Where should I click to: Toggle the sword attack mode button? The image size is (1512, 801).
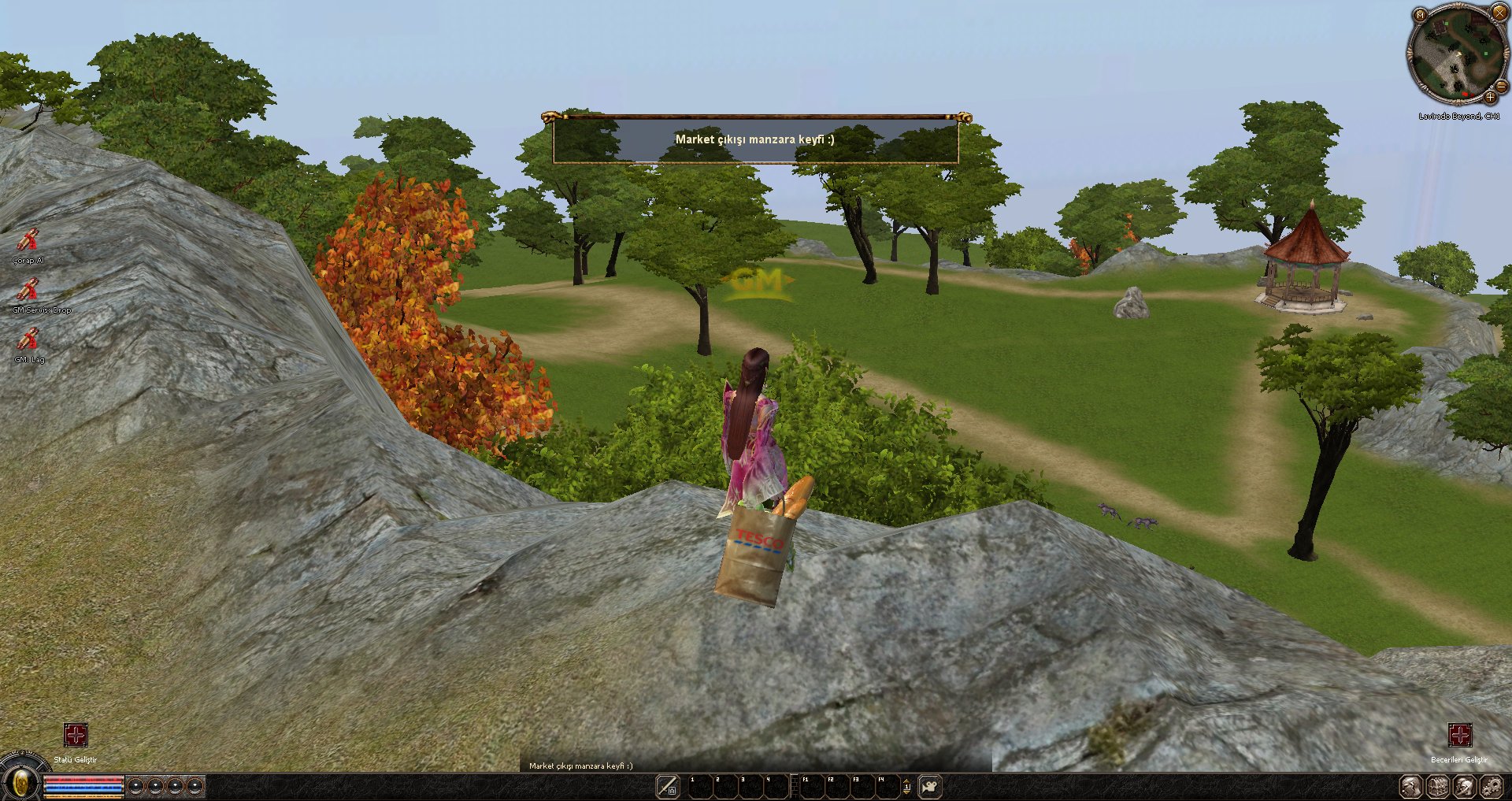click(668, 785)
